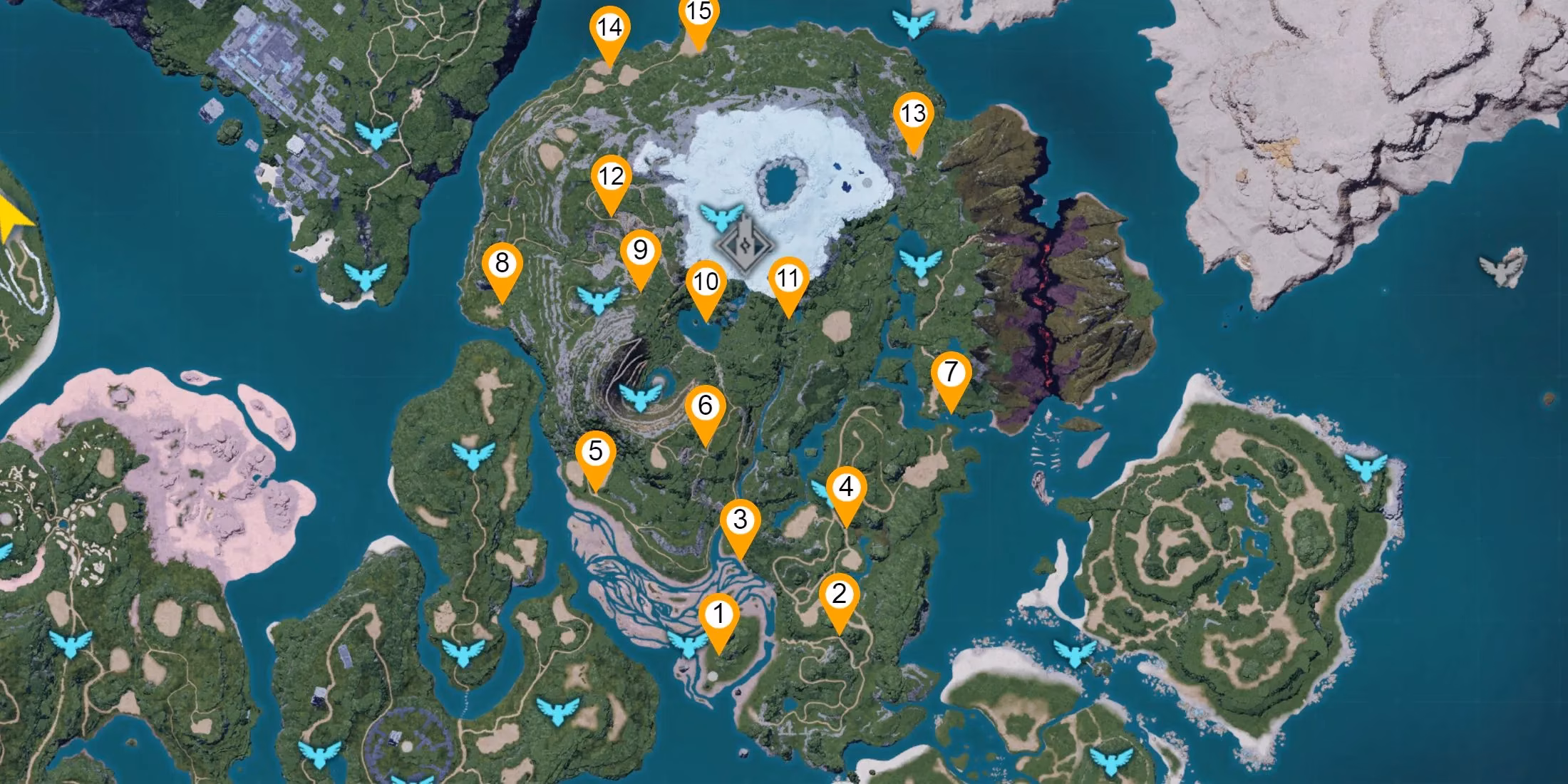Choose map marker number 3

(x=740, y=520)
